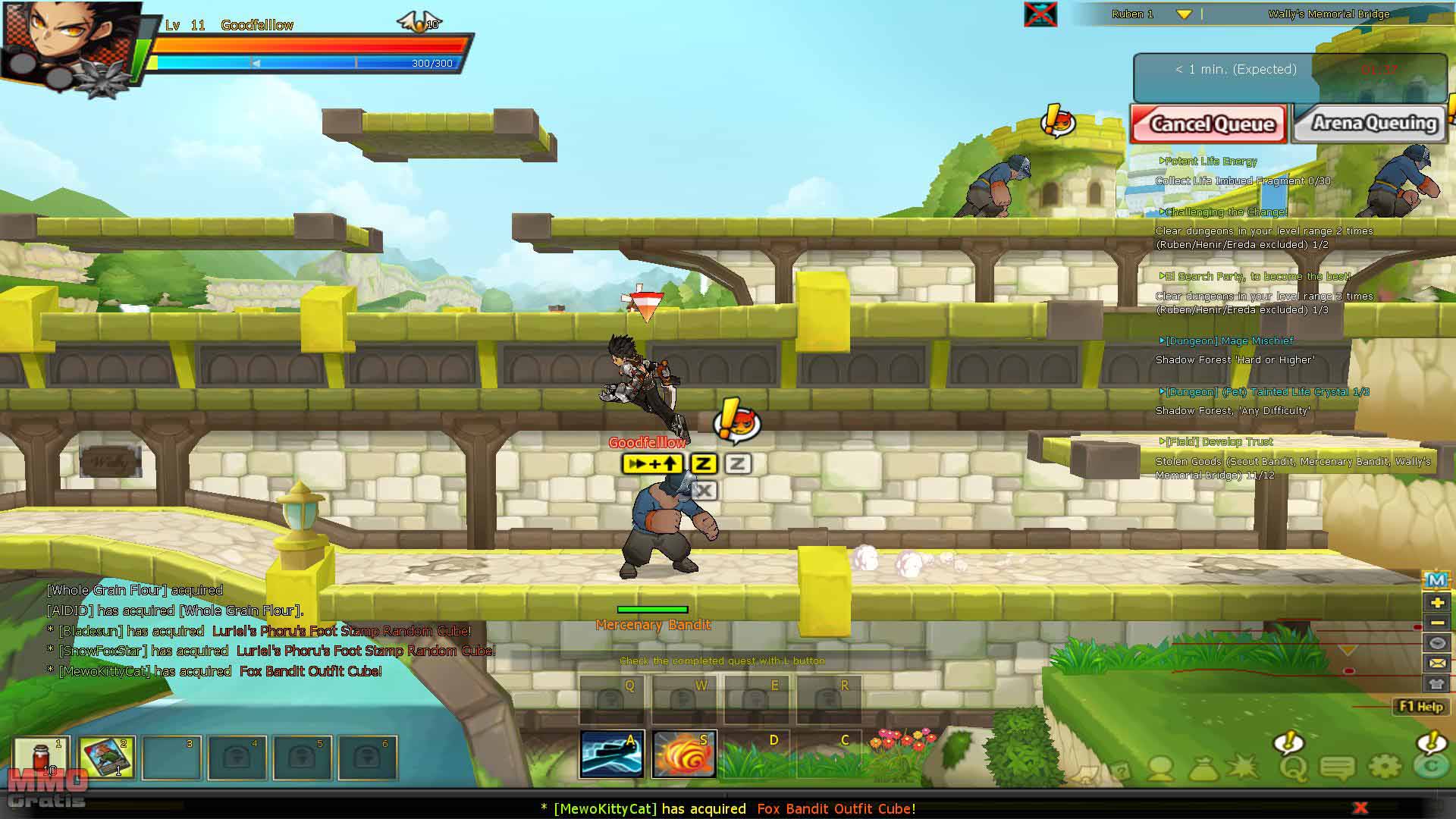This screenshot has height=819, width=1456.
Task: Zoom out the minimap with minus button
Action: (x=1436, y=623)
